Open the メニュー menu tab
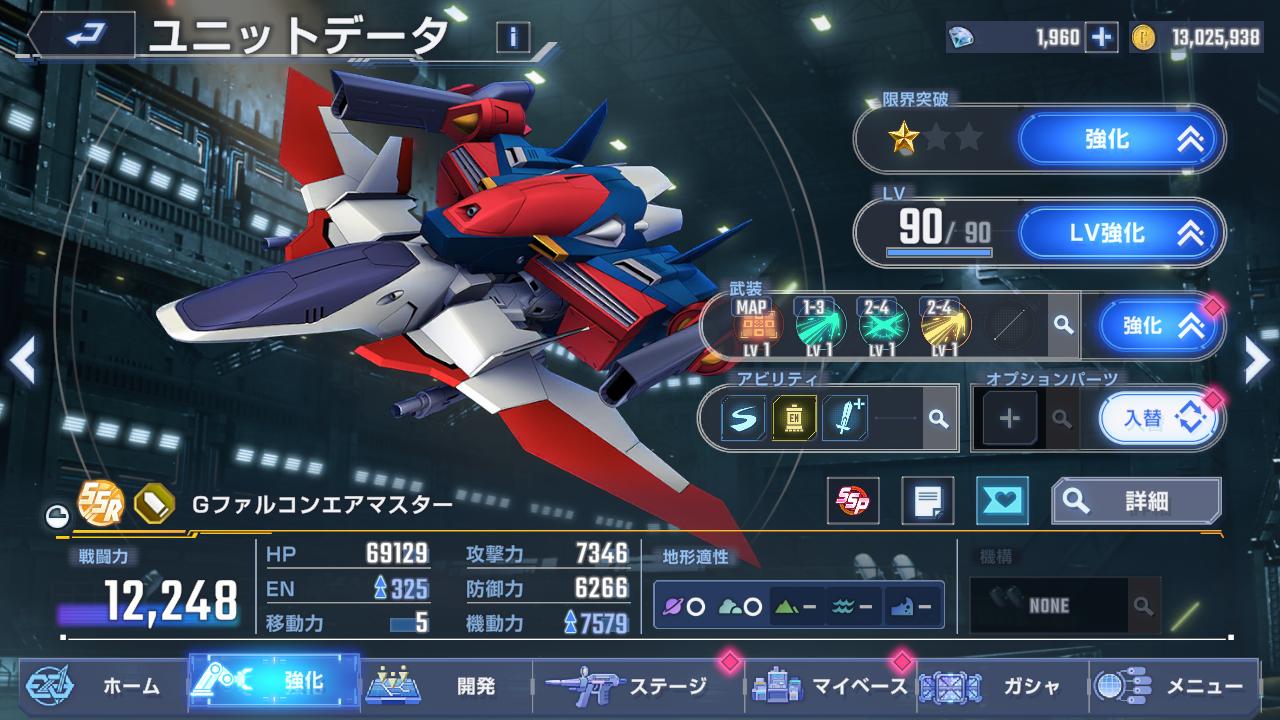The height and width of the screenshot is (720, 1280). tap(1176, 686)
